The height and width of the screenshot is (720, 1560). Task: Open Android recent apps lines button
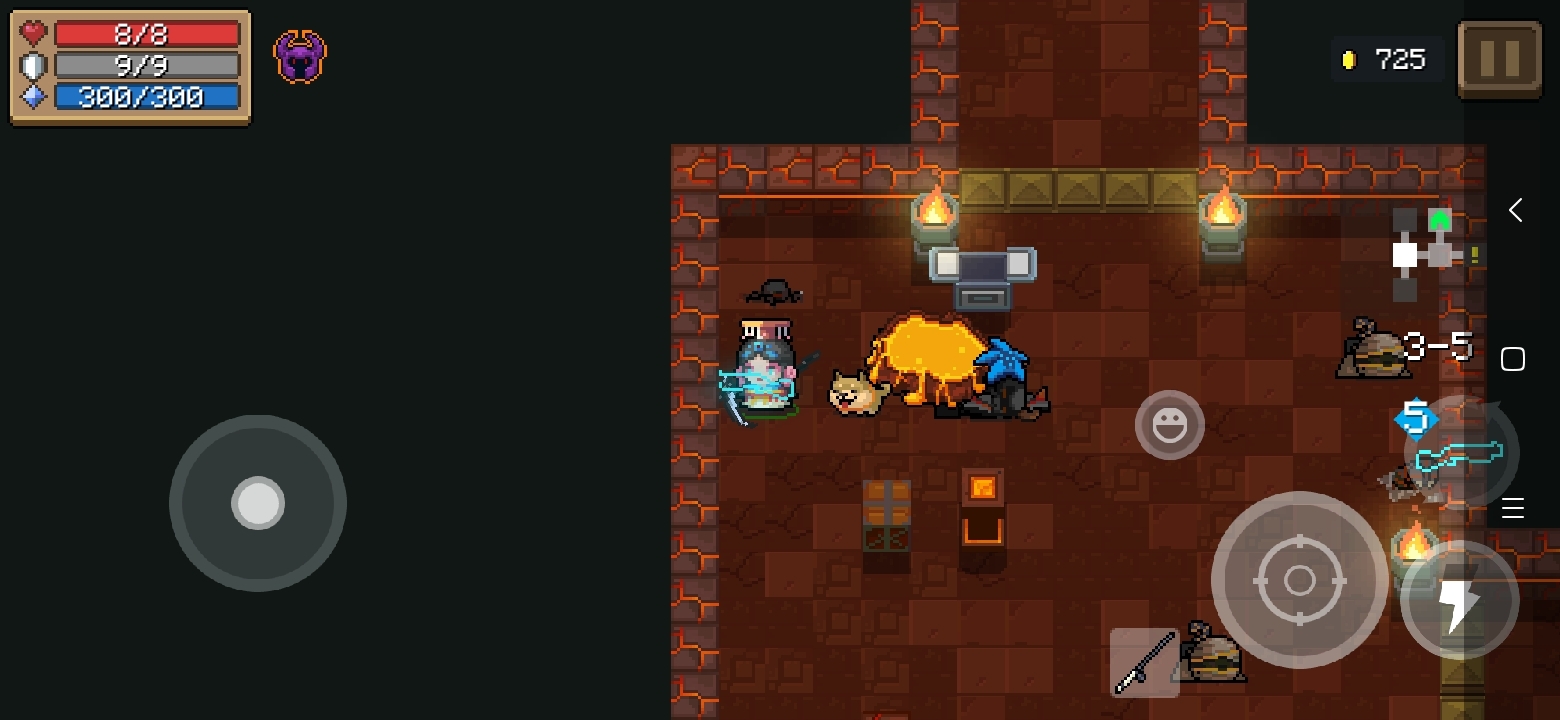1513,508
